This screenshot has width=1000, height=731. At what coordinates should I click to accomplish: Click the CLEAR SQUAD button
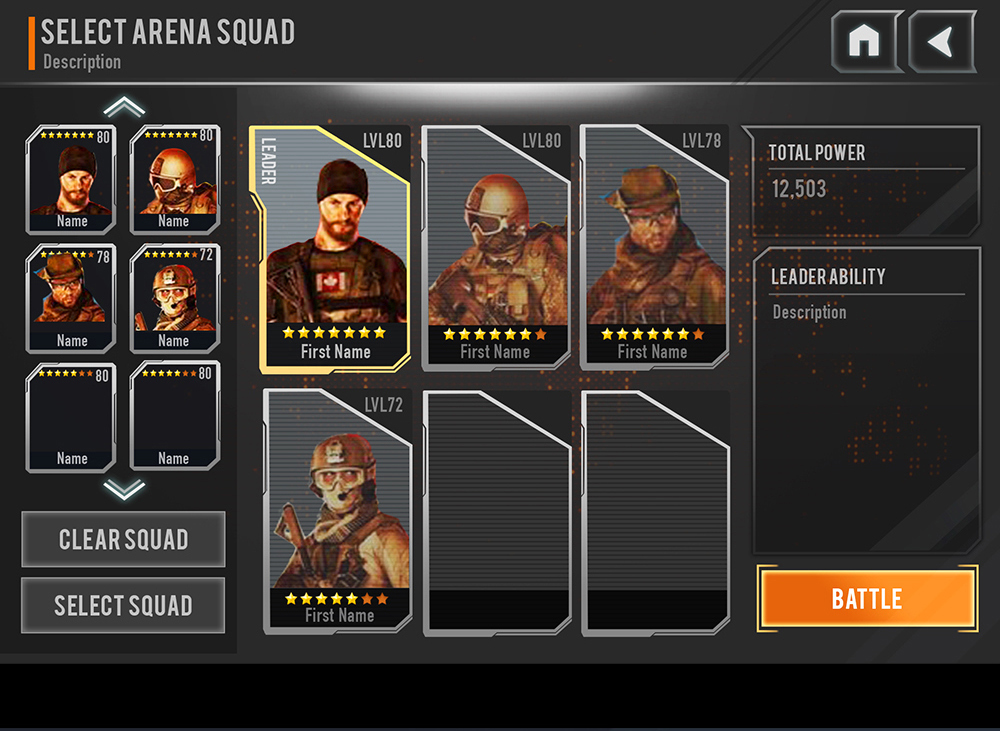pyautogui.click(x=123, y=540)
